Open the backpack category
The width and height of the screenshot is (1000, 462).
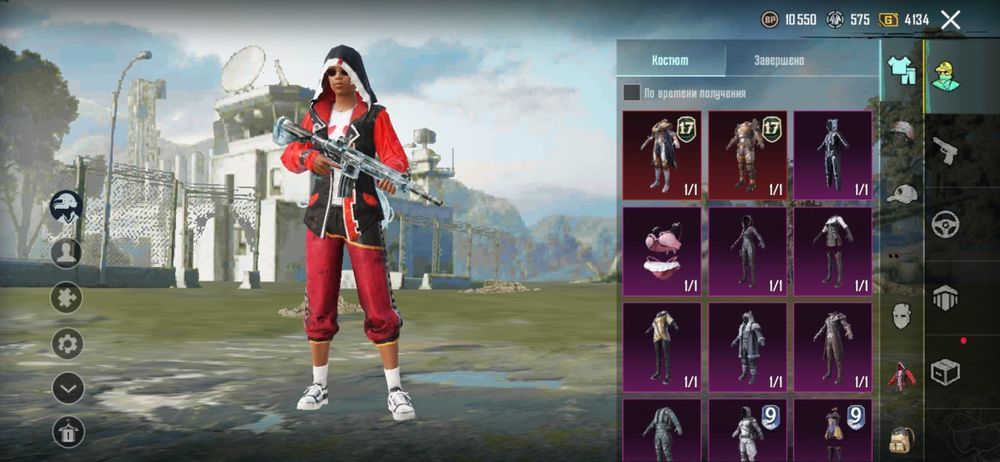[902, 438]
